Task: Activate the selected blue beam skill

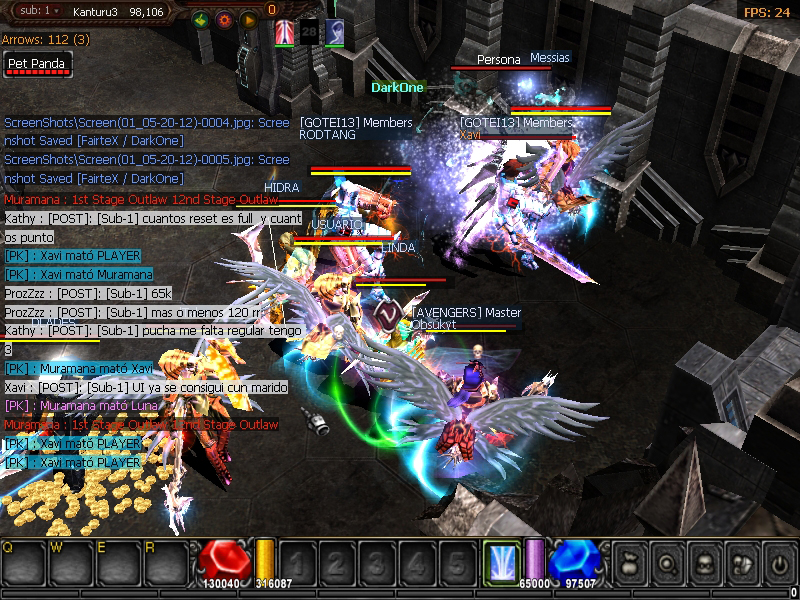Action: [500, 561]
